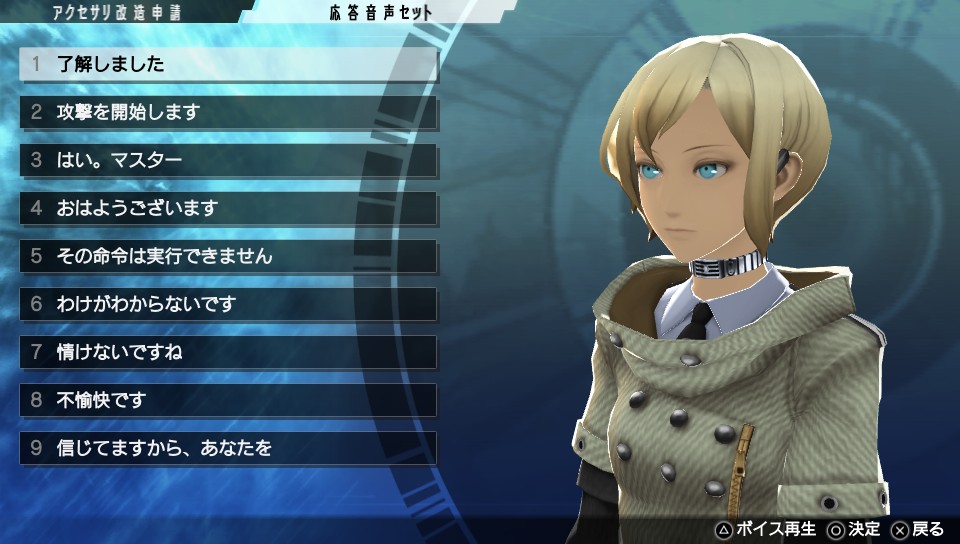Select おはようございます from the list
960x544 pixels.
[x=228, y=208]
